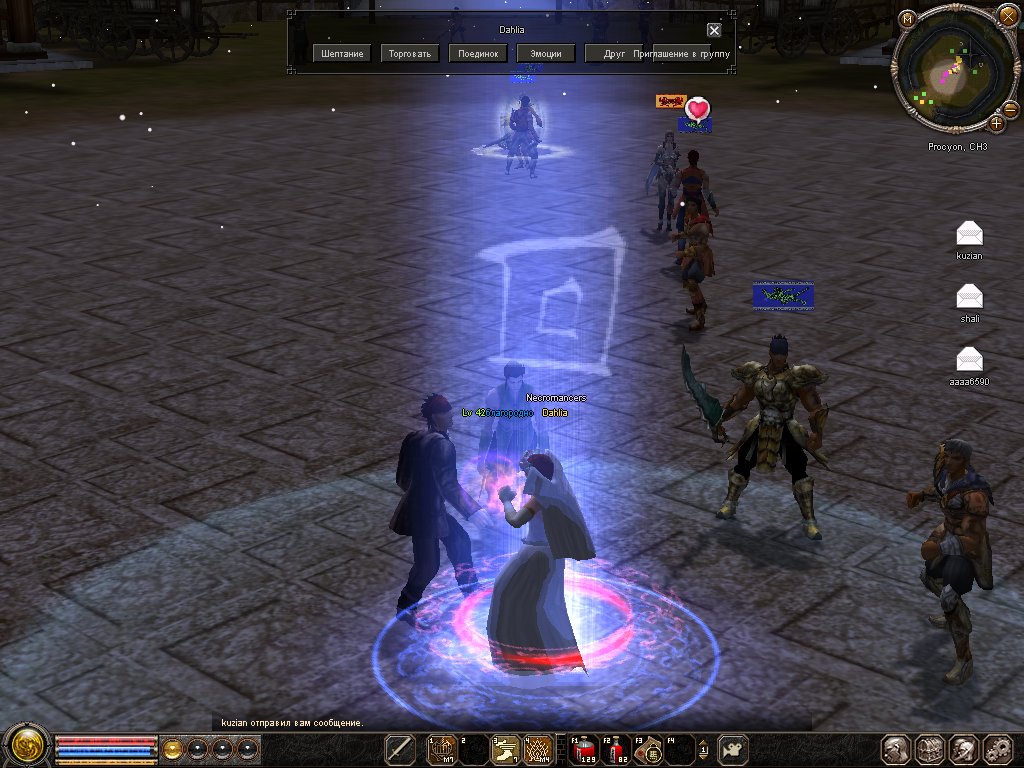Open the message envelope from aaaa6590

click(969, 359)
